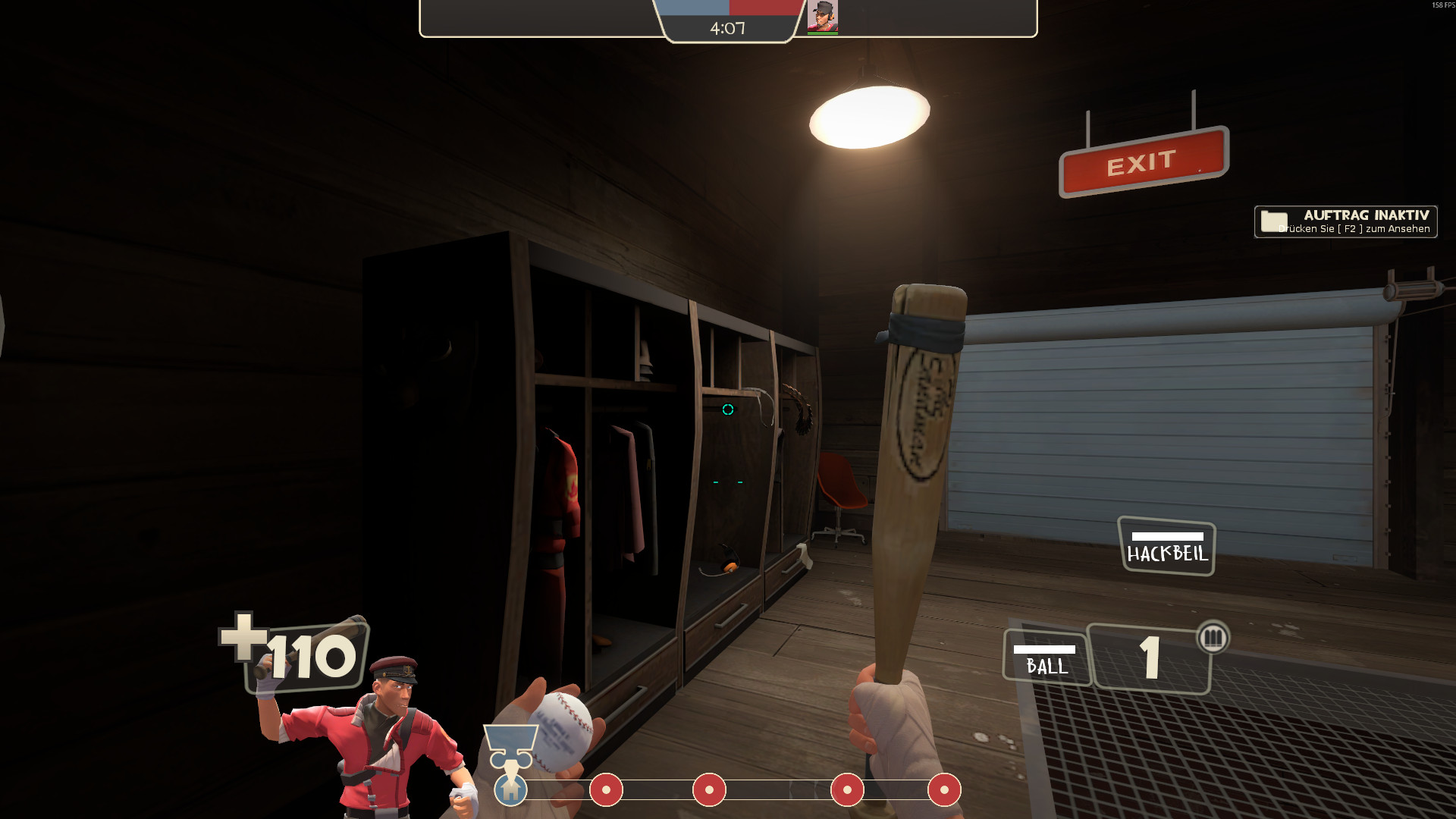
Task: Toggle the middle red dot marker
Action: (708, 790)
